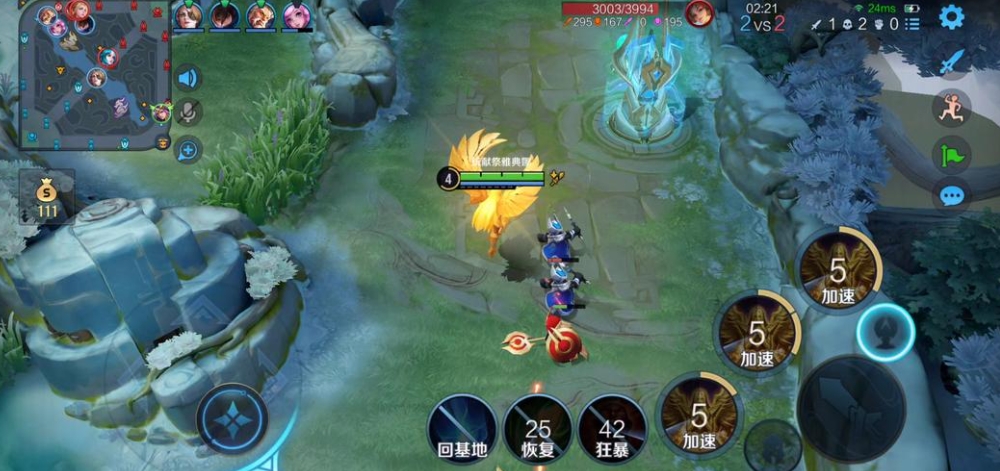Click the chat bubble plus icon
Screen dimensions: 1000x471
[187, 150]
